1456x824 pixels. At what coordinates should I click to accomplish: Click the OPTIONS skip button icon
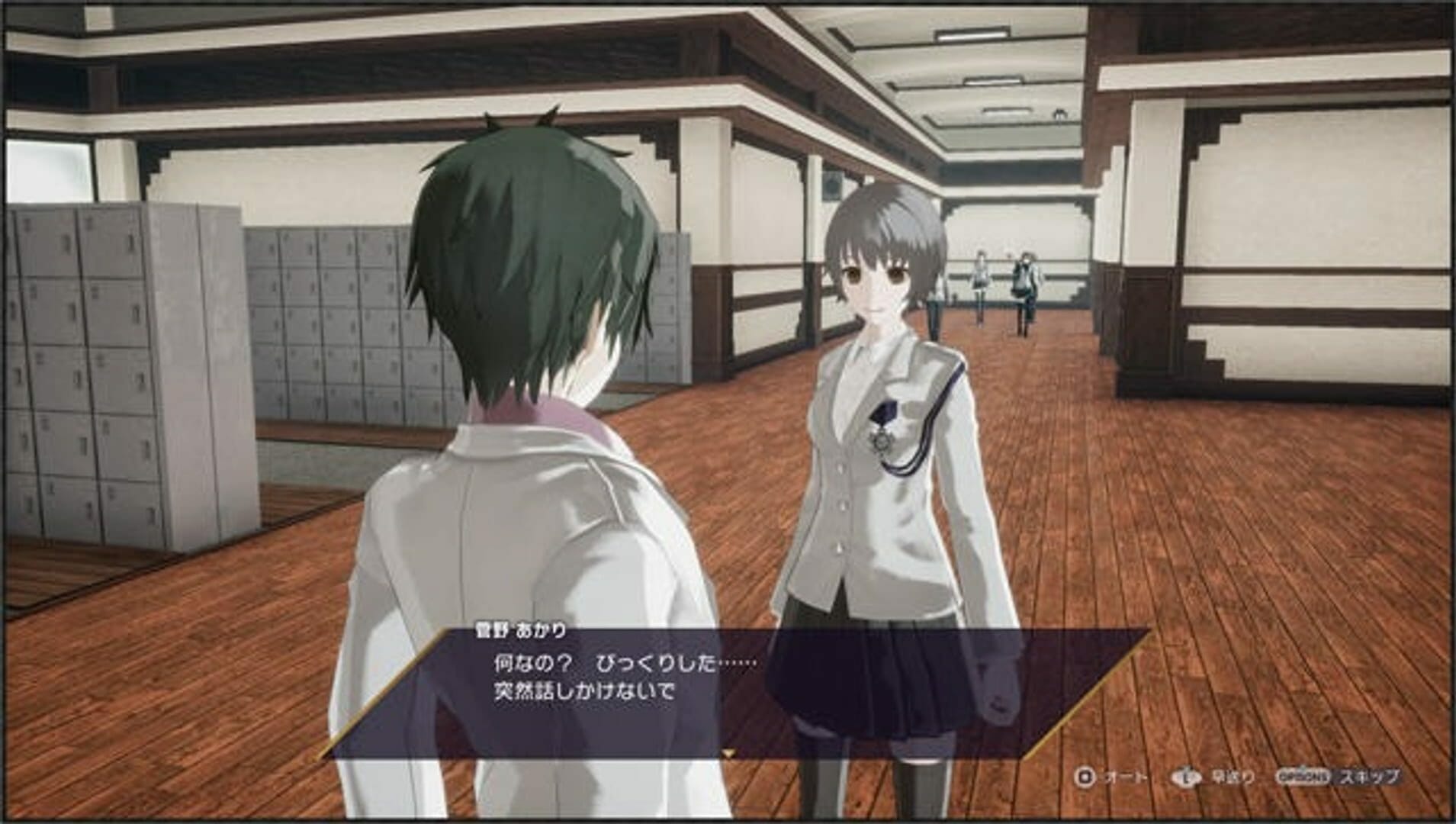1303,776
